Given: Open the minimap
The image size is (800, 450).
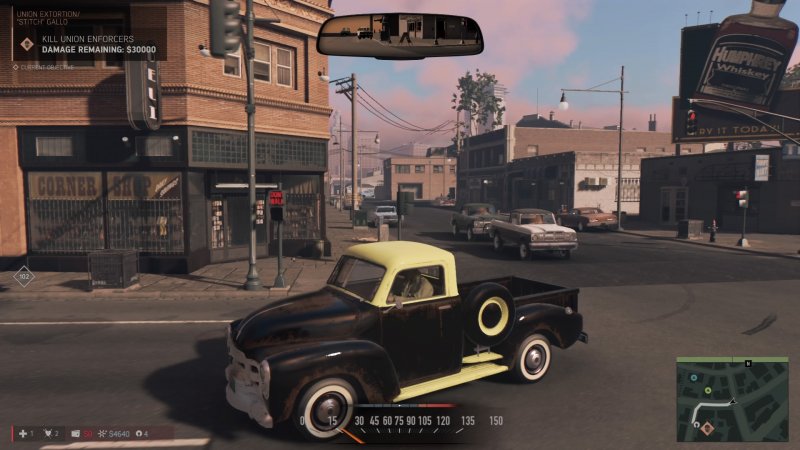Looking at the screenshot, I should click(717, 399).
